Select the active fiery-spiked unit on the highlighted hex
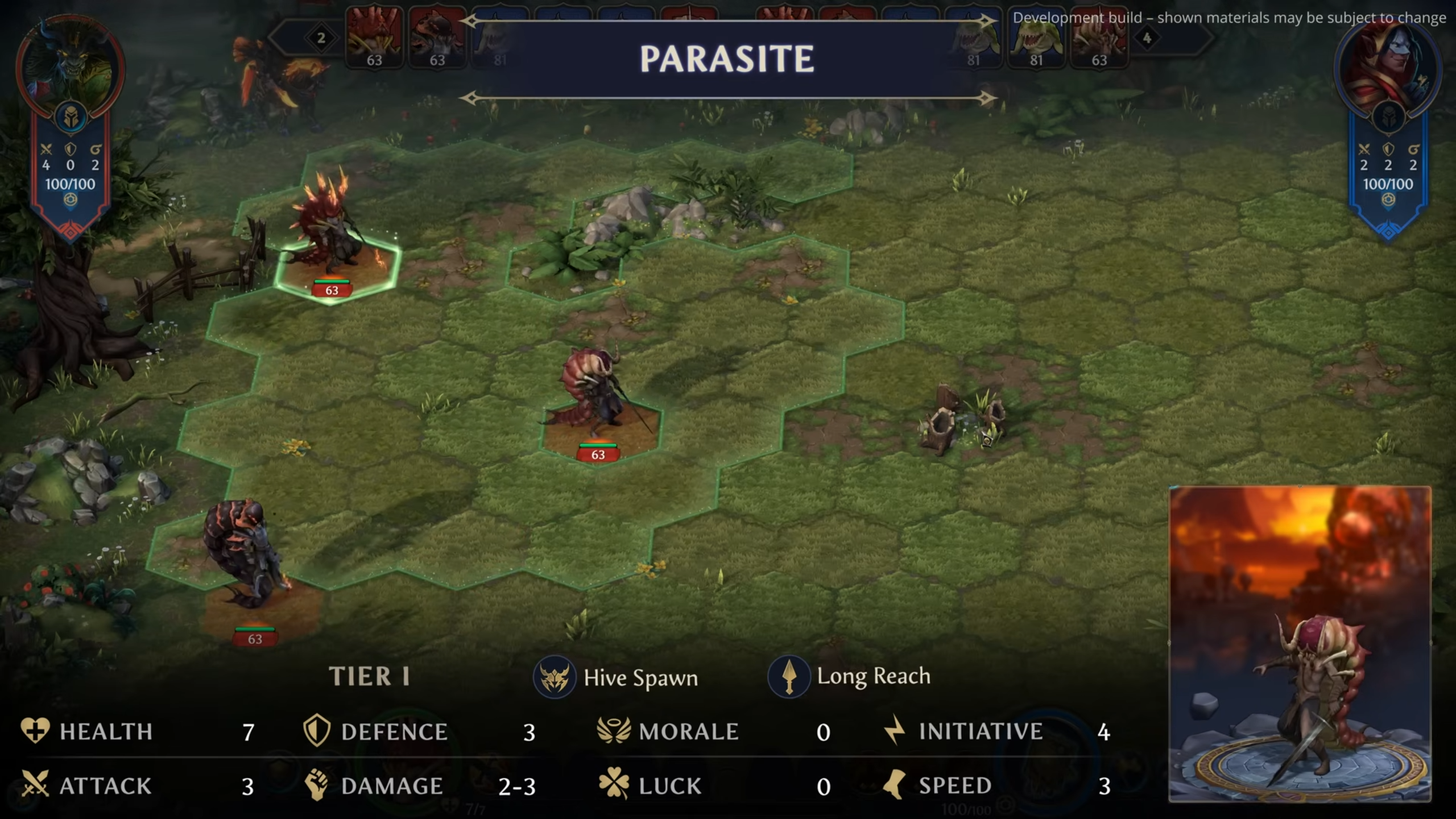The image size is (1456, 819). tap(332, 239)
